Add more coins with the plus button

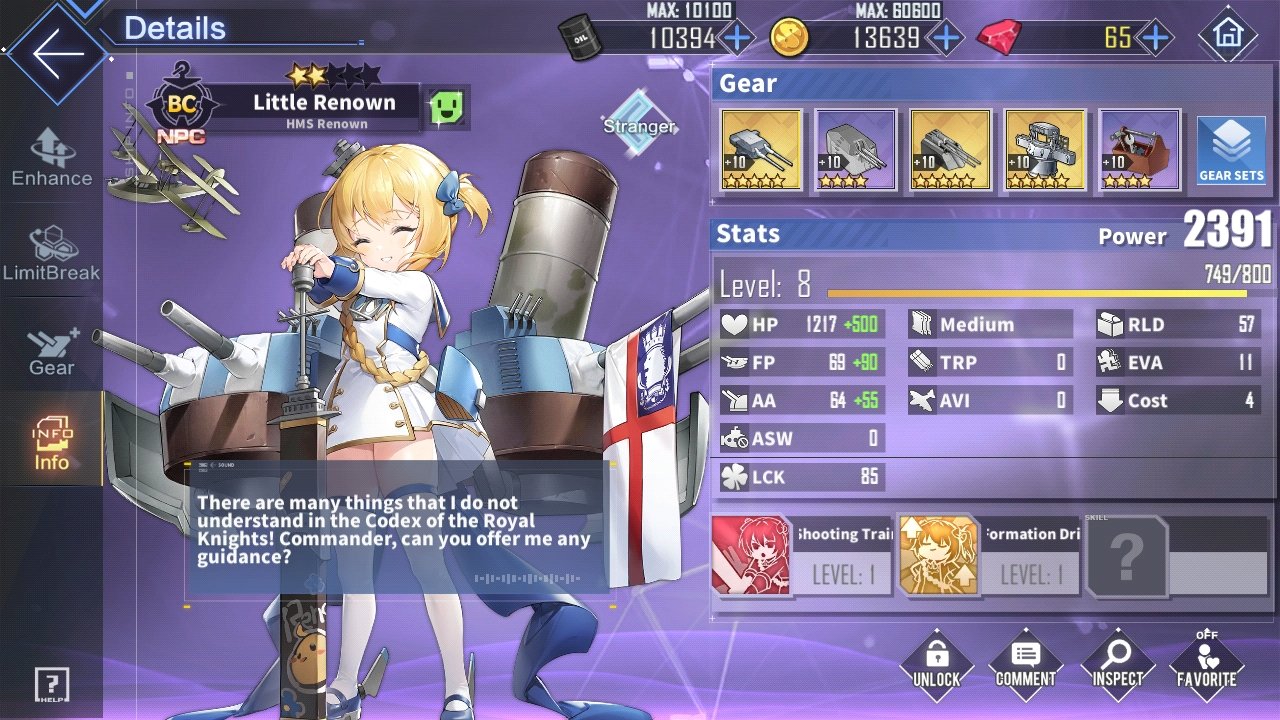(x=944, y=39)
